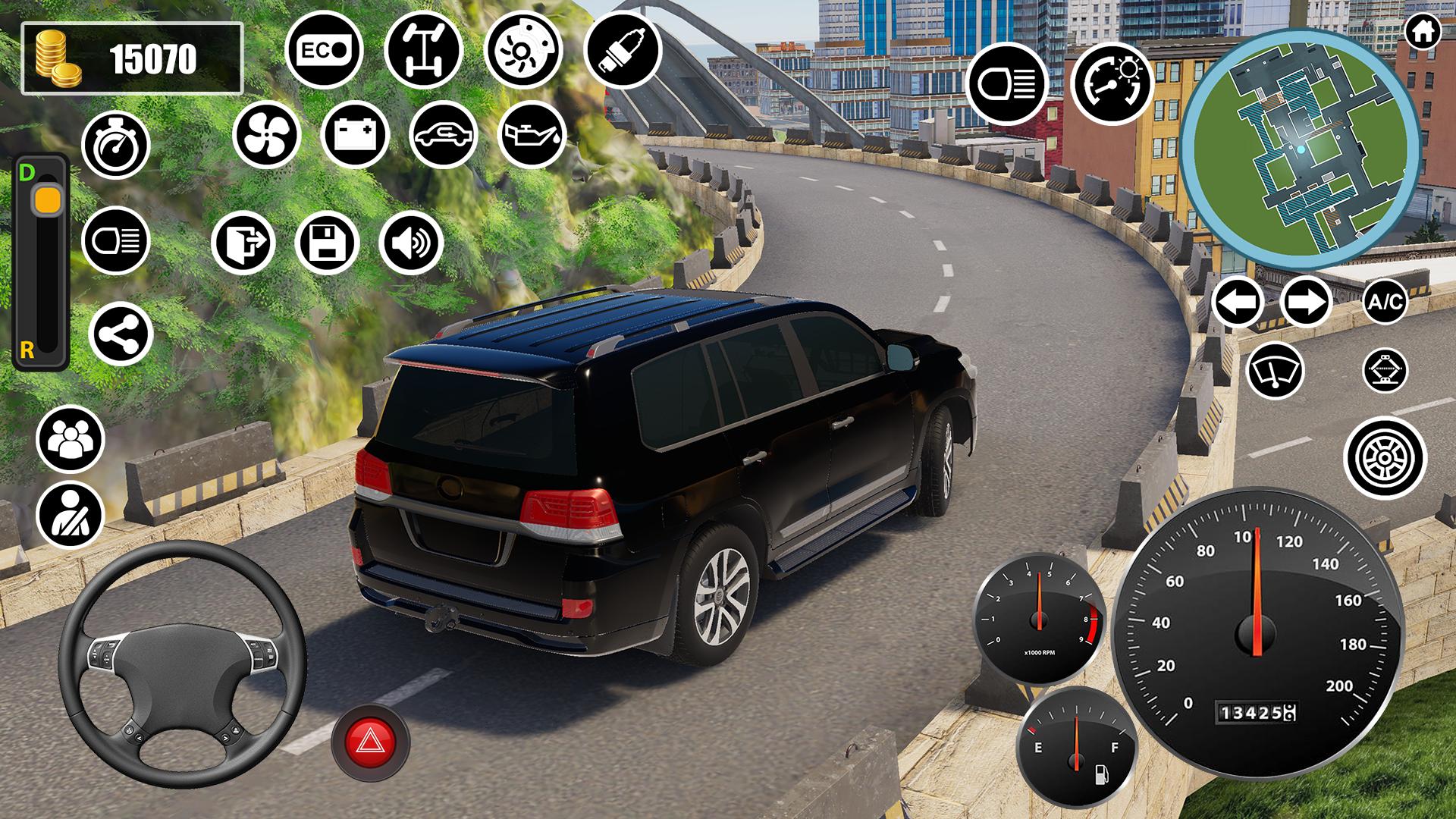Screen dimensions: 1456x819
Task: Open the share button
Action: [121, 334]
